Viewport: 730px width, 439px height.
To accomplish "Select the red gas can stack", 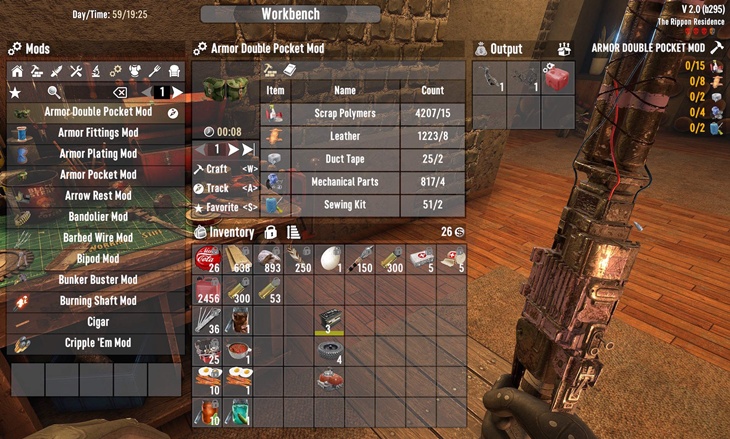I will pyautogui.click(x=209, y=290).
